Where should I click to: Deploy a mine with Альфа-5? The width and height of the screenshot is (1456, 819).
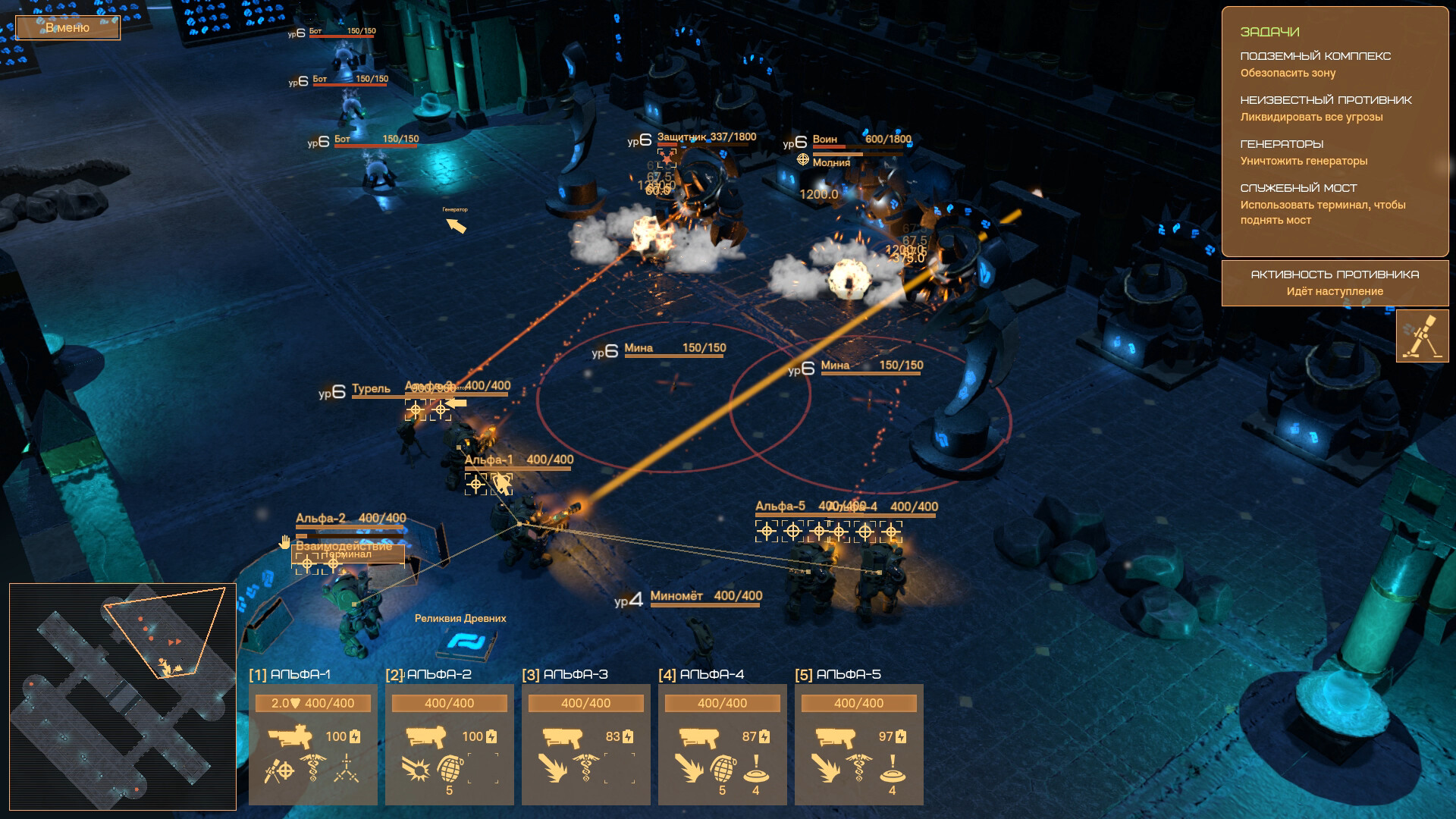pos(893,769)
